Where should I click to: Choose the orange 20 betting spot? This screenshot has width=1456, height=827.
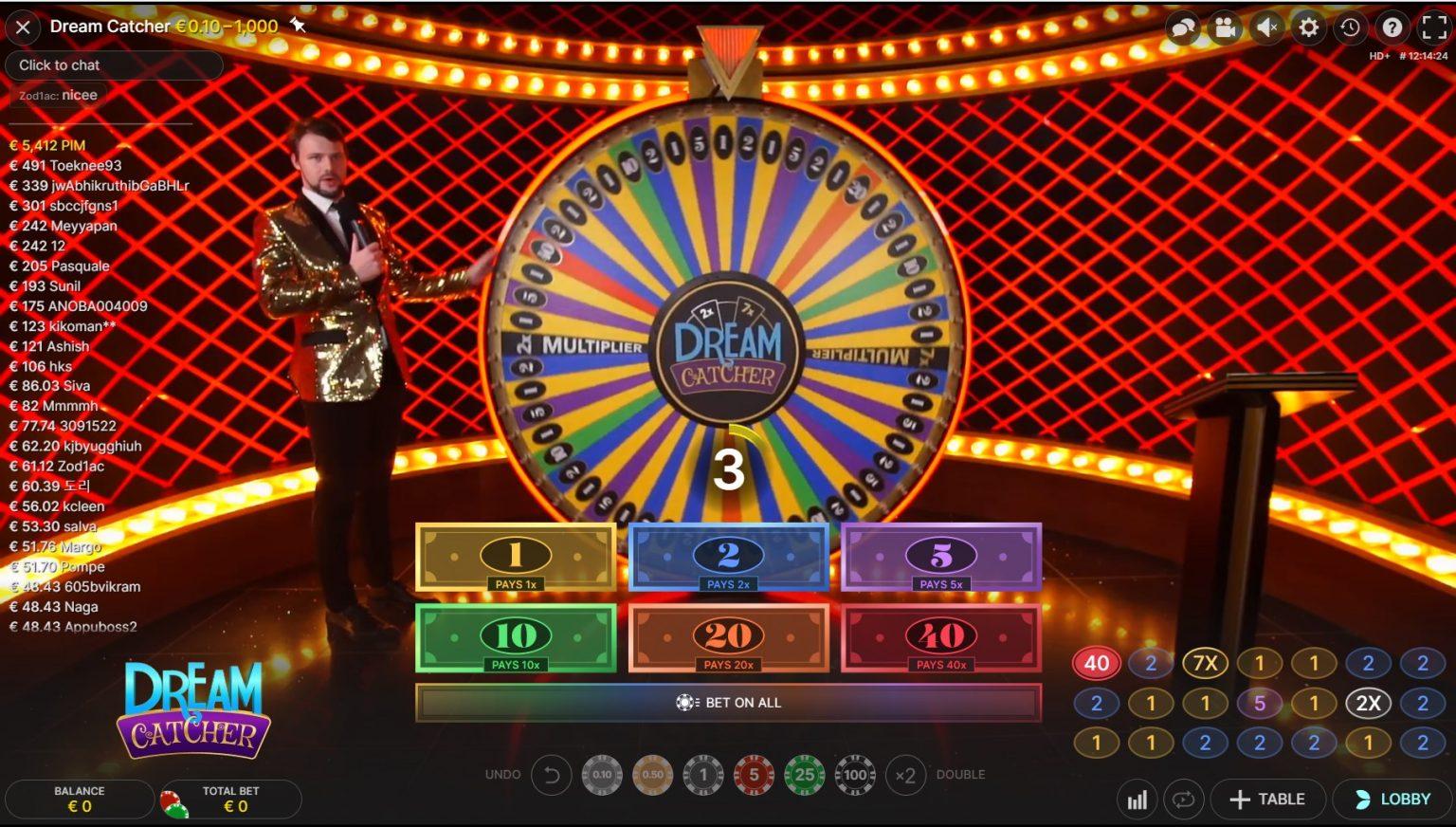click(728, 637)
